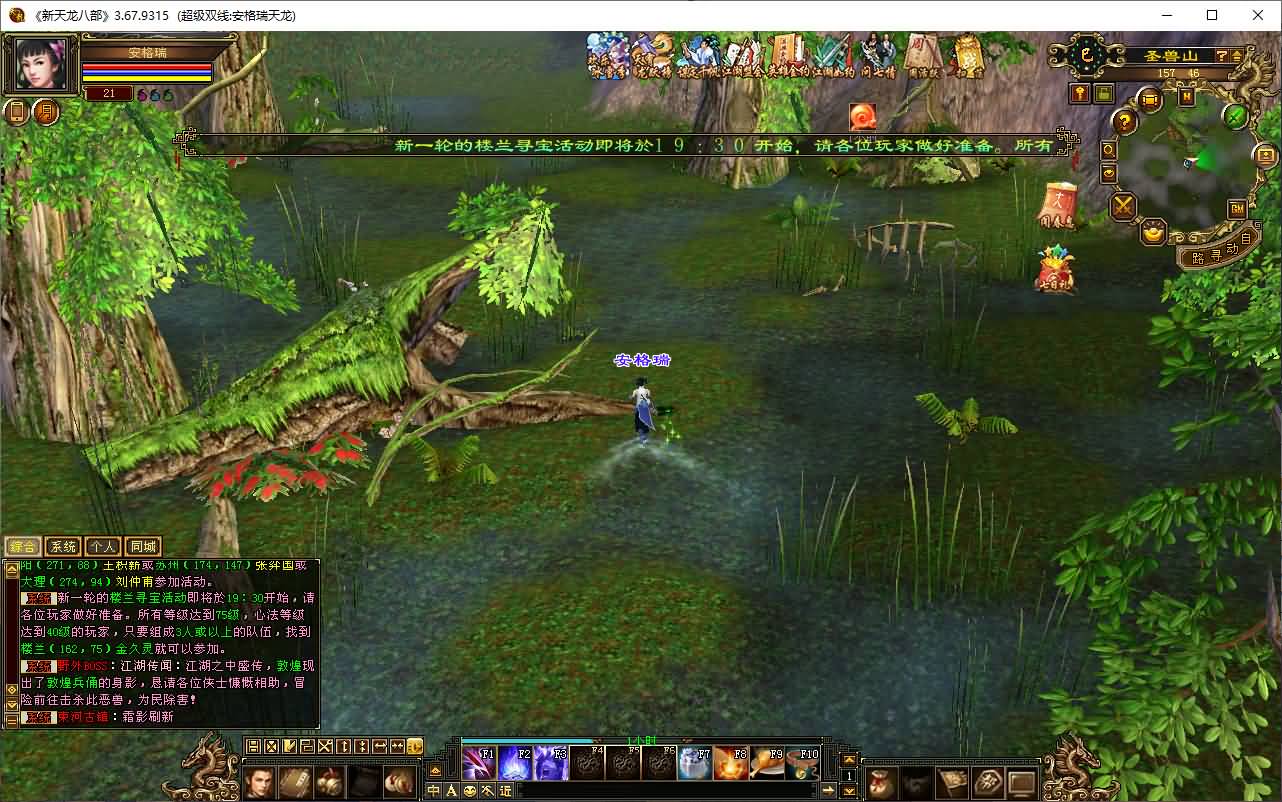1282x802 pixels.
Task: Trigger the F8 fire skill slot
Action: click(x=730, y=764)
